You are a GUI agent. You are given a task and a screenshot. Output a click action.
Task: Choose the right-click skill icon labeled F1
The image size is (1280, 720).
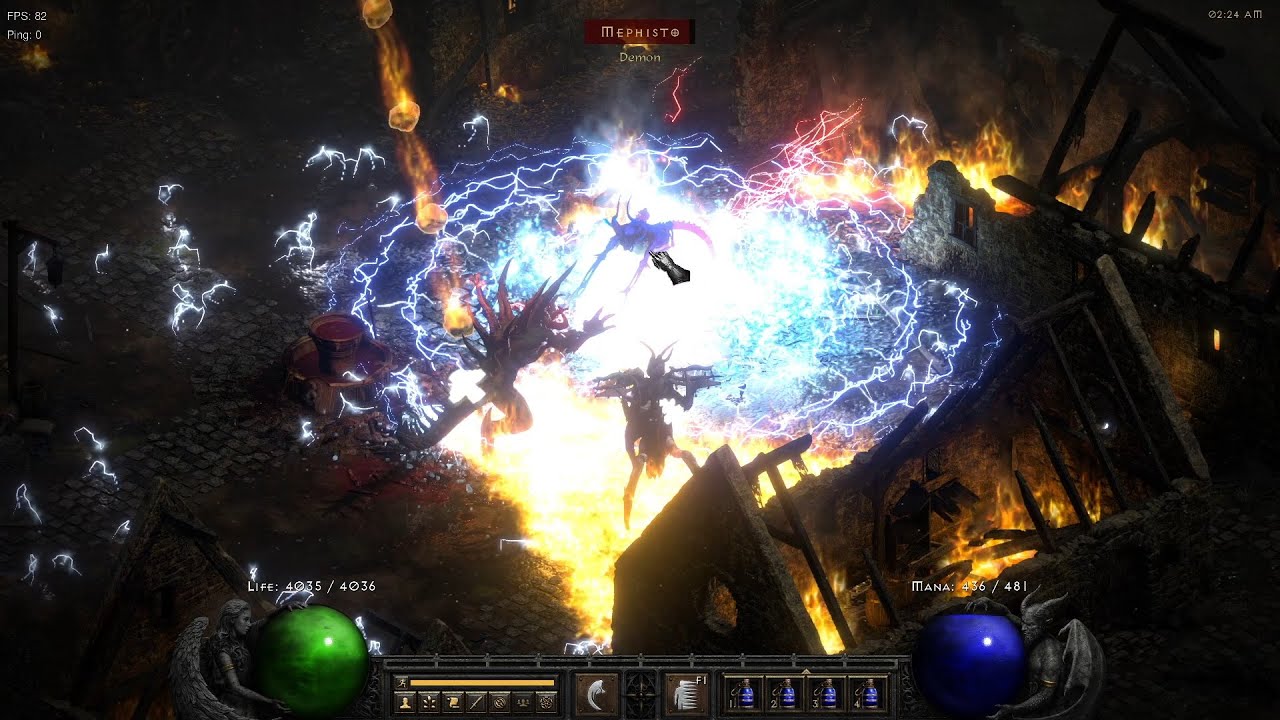pyautogui.click(x=686, y=693)
